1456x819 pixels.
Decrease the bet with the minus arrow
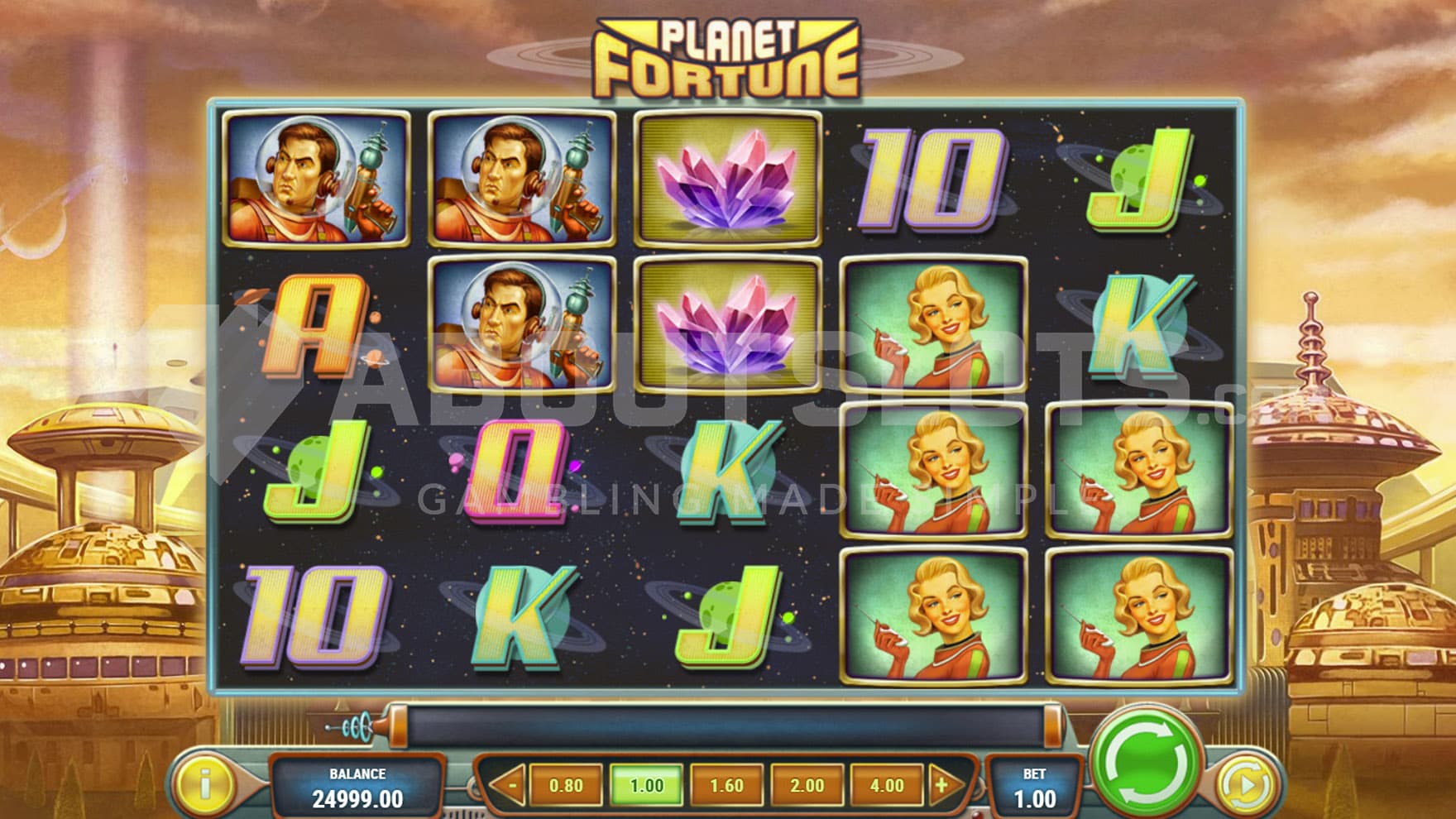tap(510, 784)
